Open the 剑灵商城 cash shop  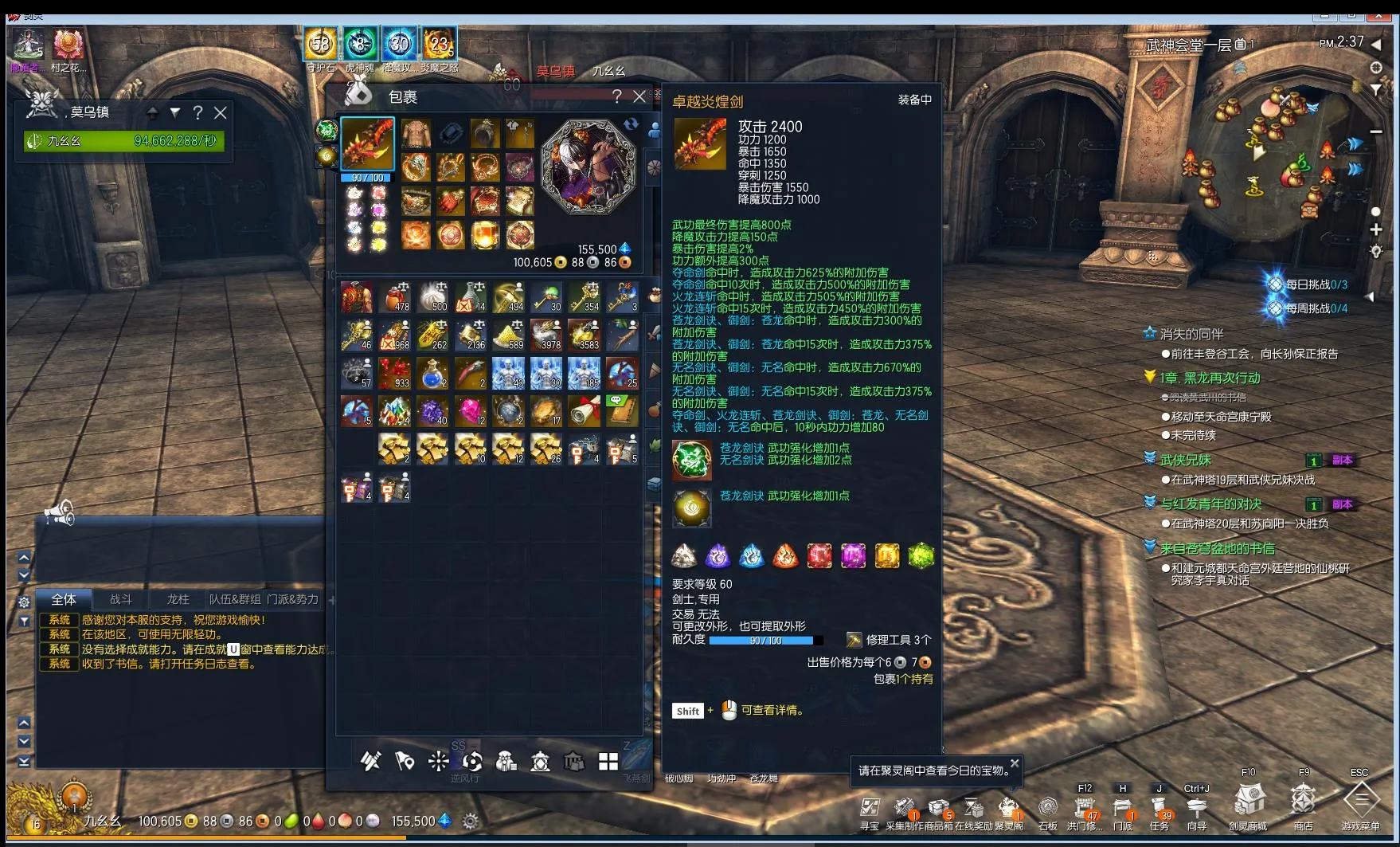click(x=1248, y=801)
